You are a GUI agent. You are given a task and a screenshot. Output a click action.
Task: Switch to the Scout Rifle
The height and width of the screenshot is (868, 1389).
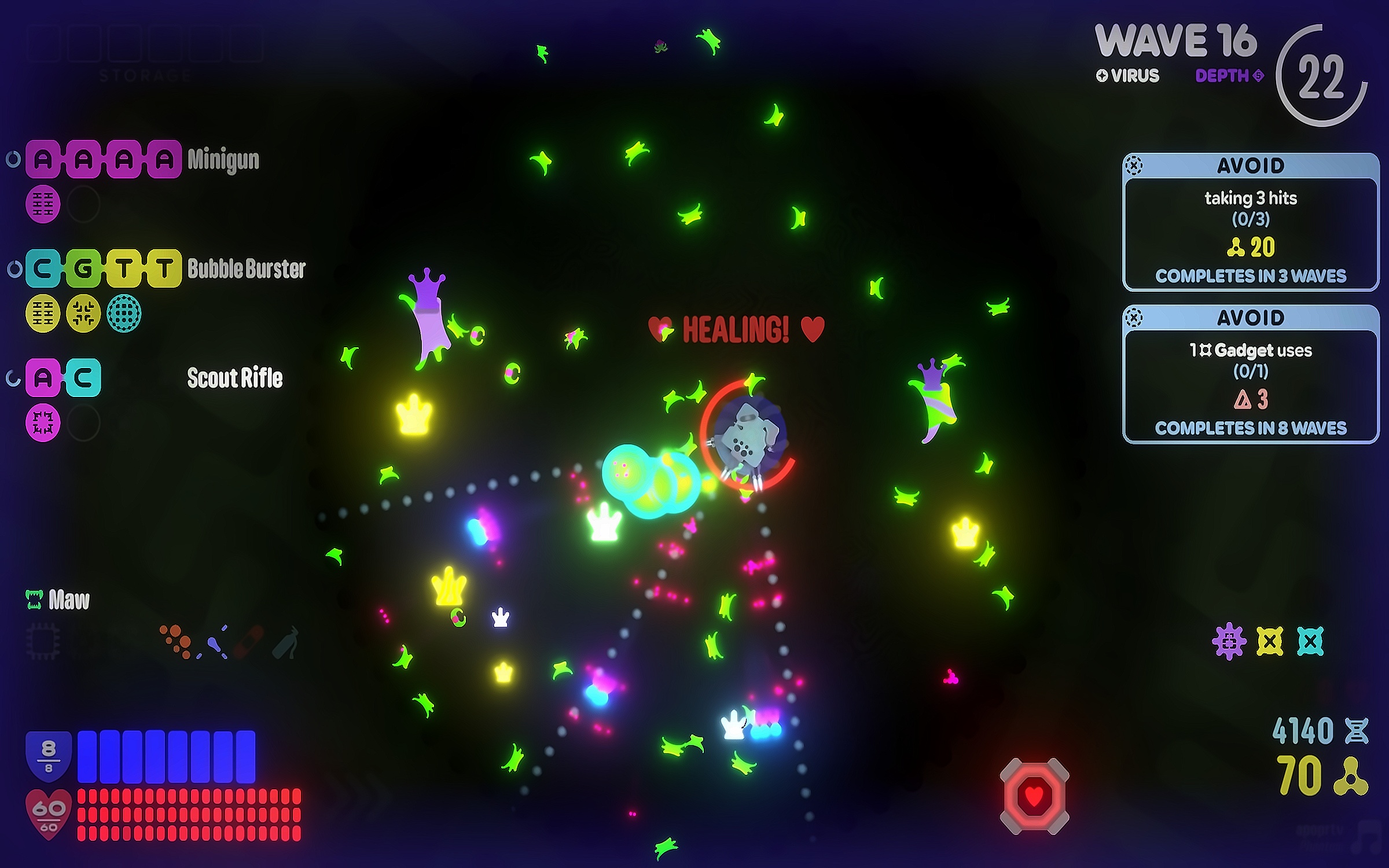pos(234,378)
